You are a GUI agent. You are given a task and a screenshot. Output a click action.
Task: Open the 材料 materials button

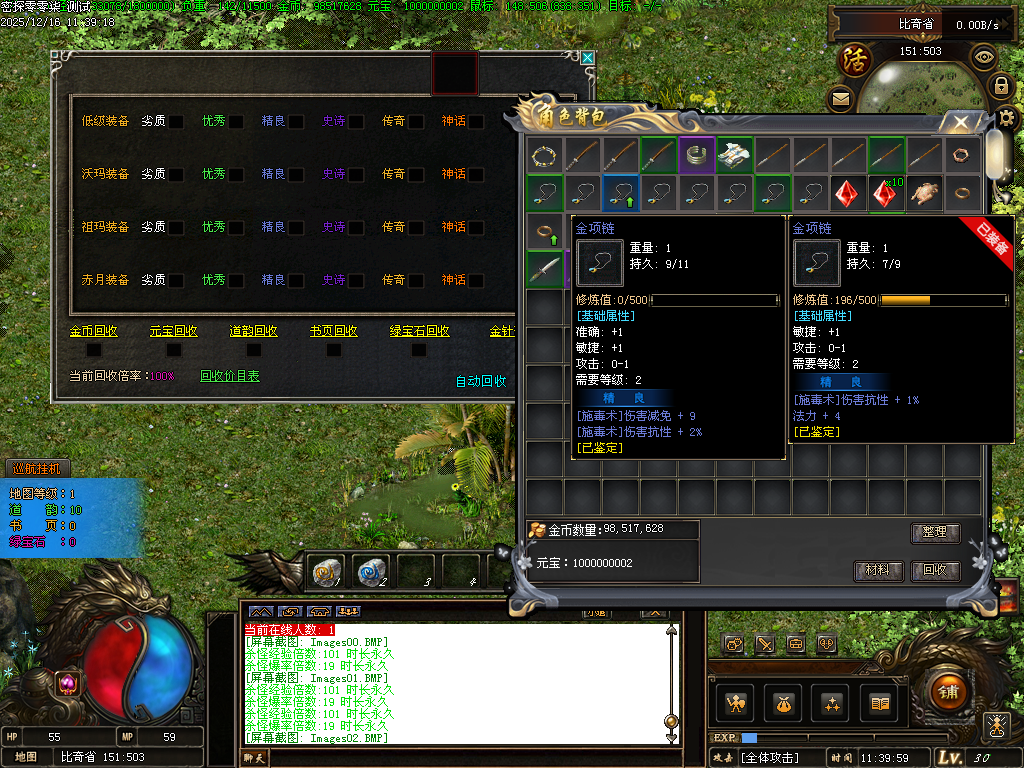coord(879,571)
